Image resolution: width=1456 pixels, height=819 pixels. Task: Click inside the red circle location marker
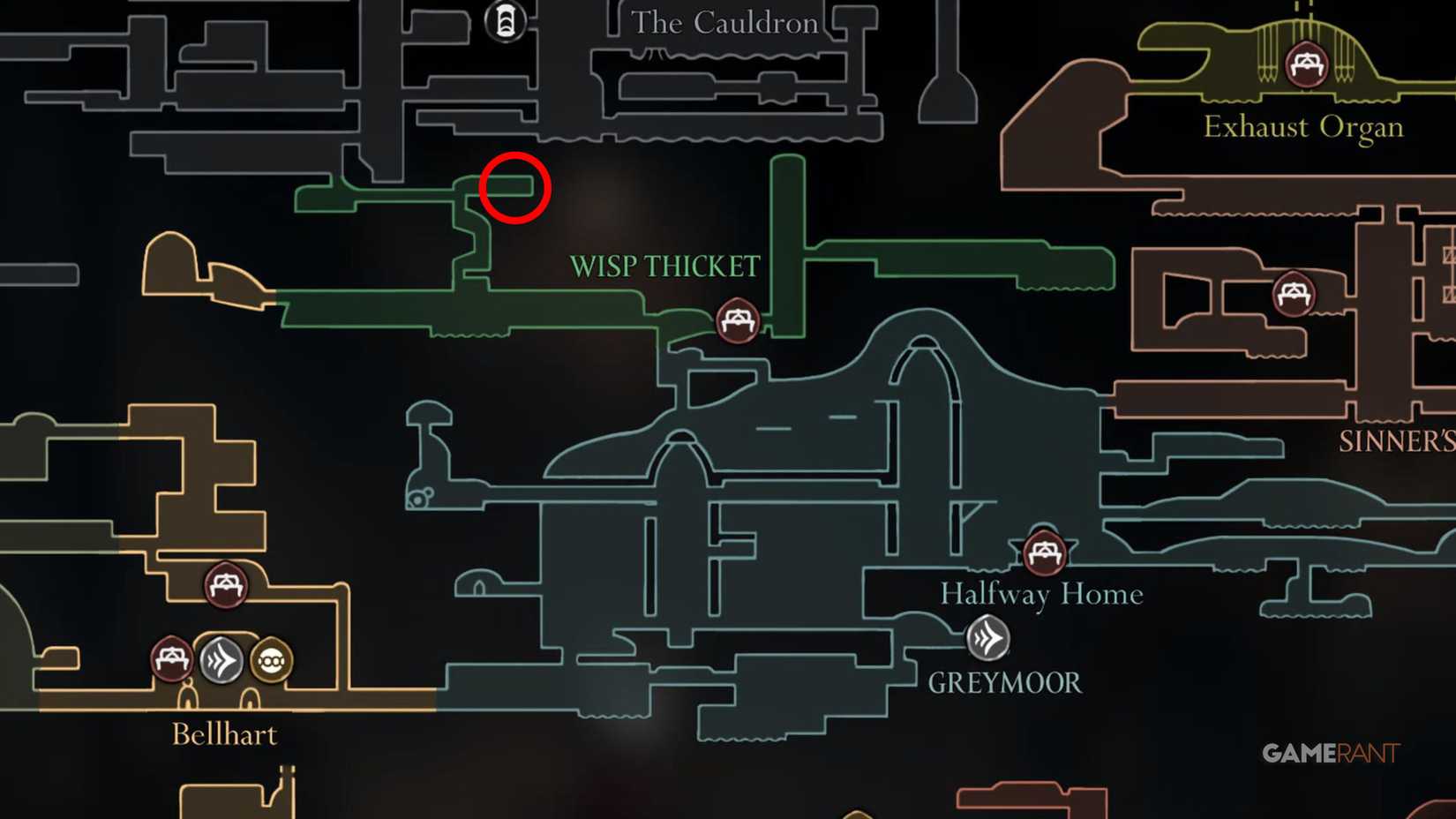point(515,187)
